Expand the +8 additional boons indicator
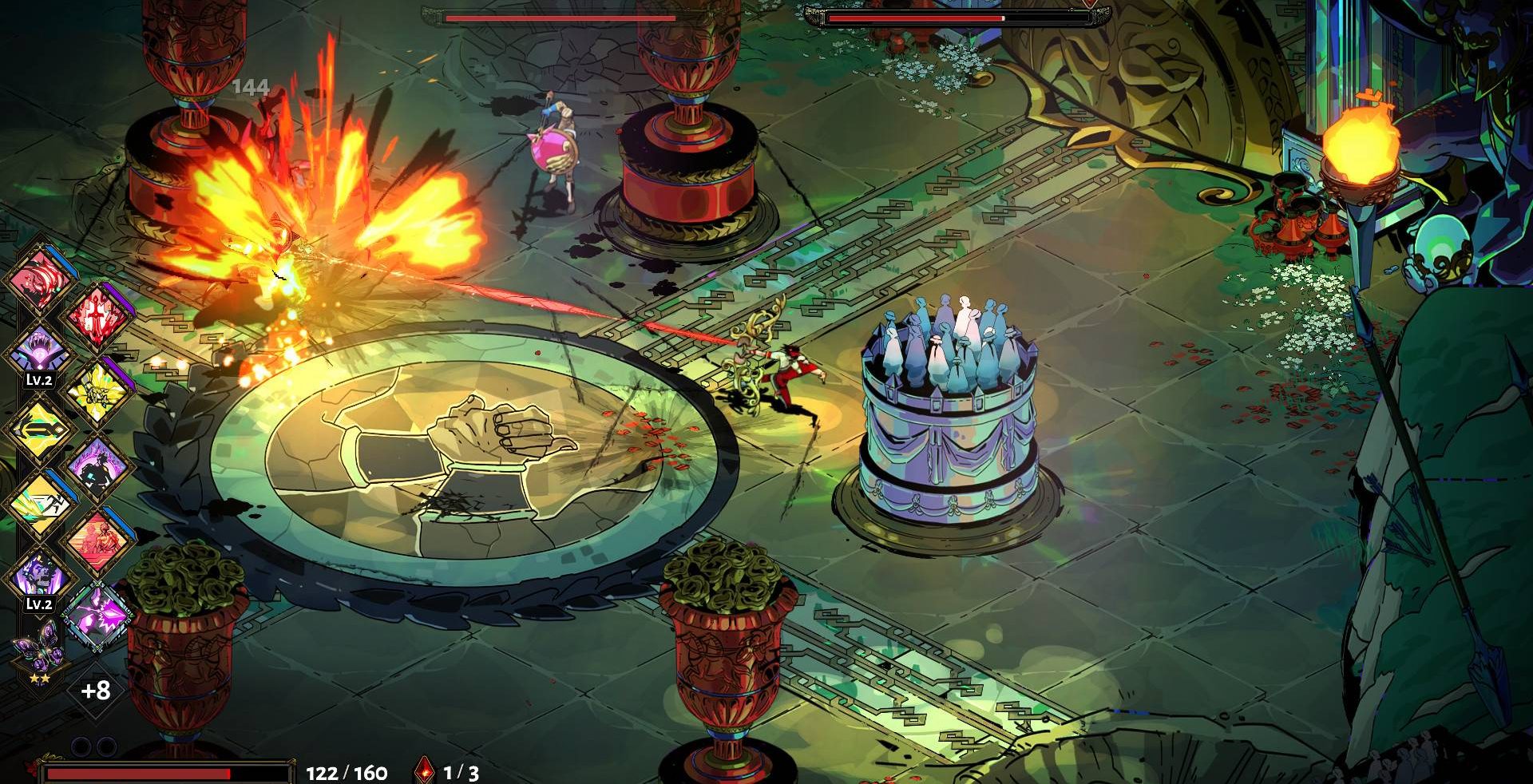The image size is (1533, 784). coord(96,691)
